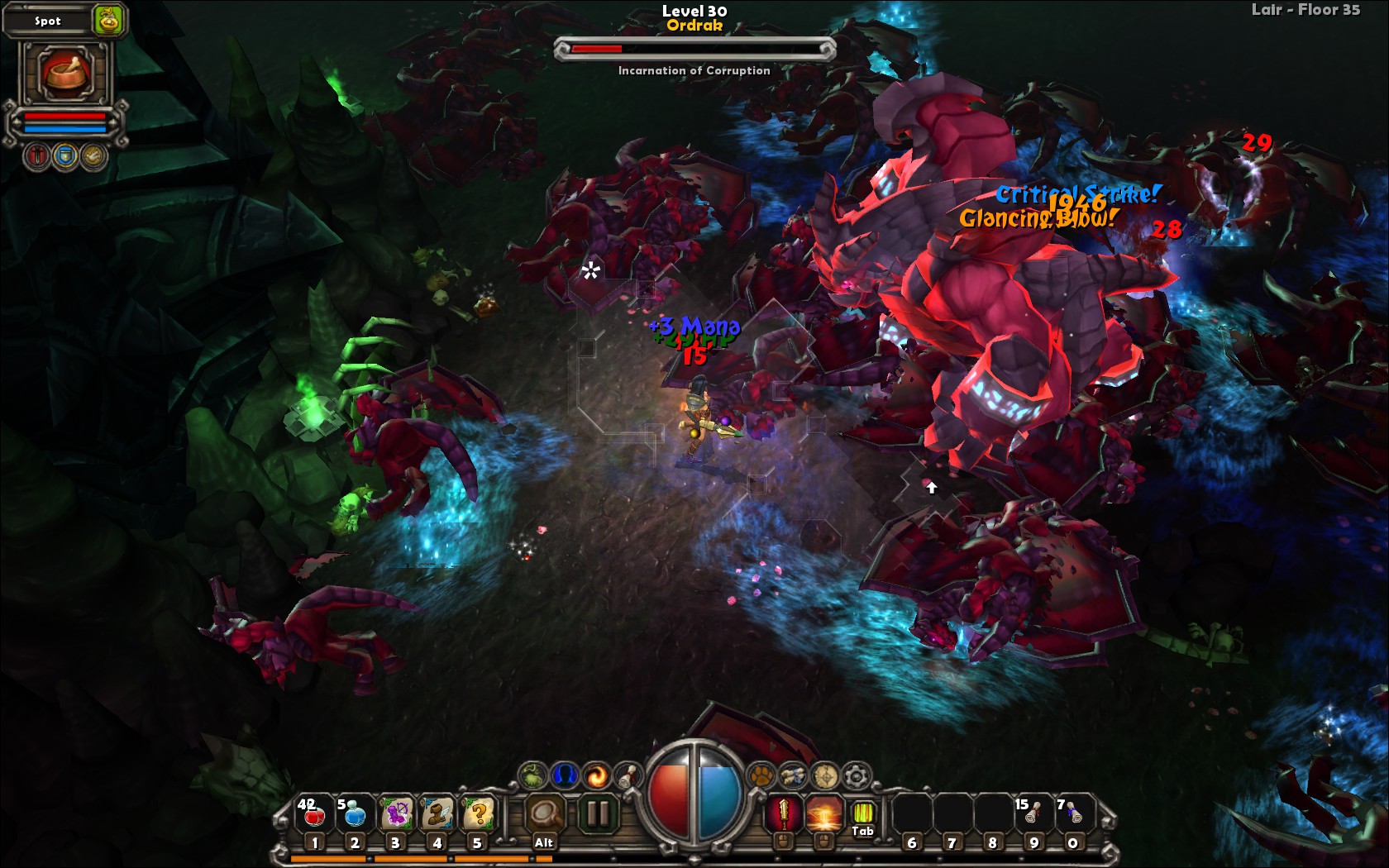
Task: Click the fiery explosion skill slot
Action: coord(823,813)
